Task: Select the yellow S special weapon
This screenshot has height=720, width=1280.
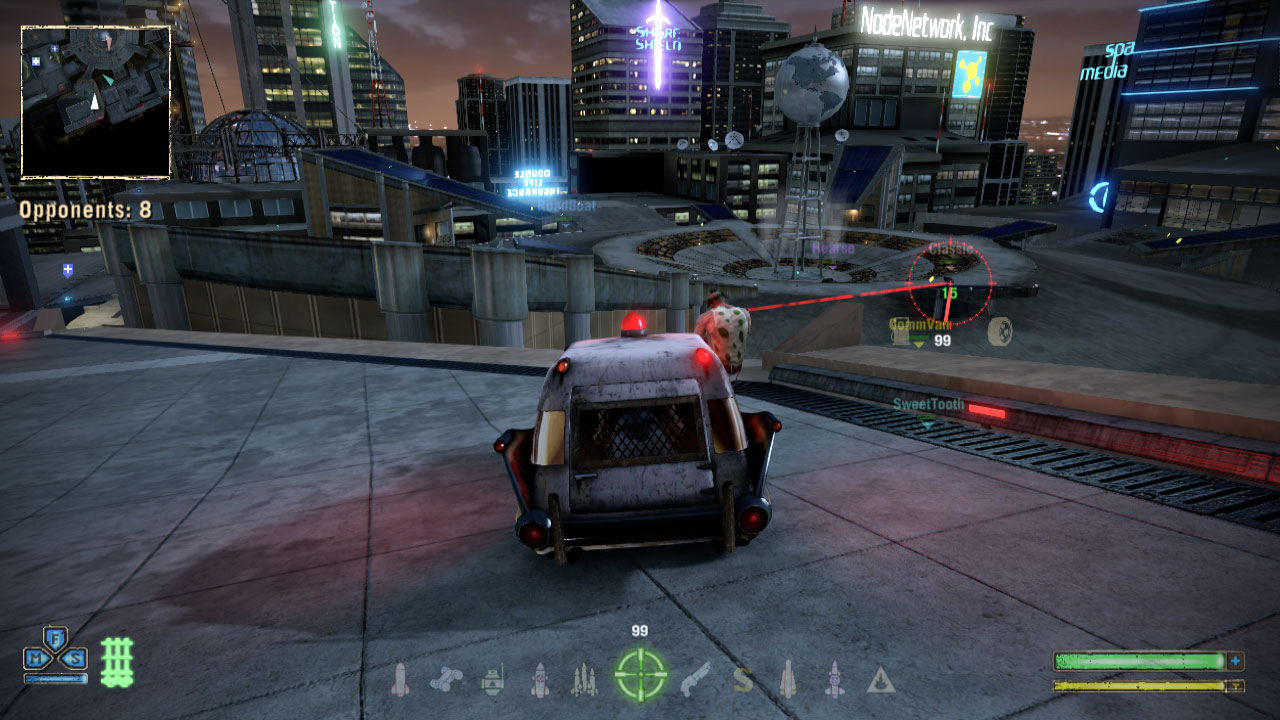Action: click(742, 680)
